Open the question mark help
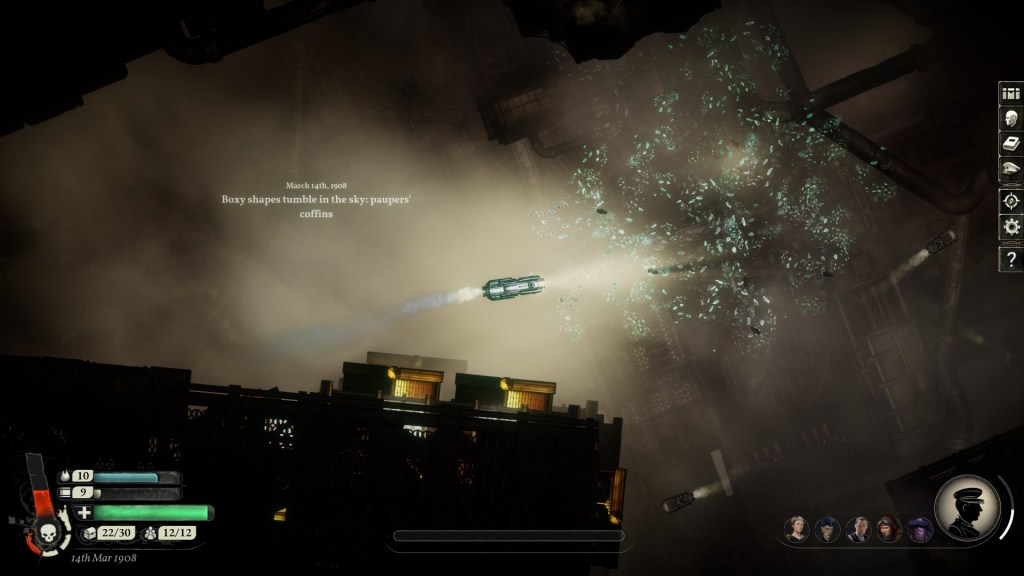Image resolution: width=1024 pixels, height=576 pixels. tap(1010, 259)
